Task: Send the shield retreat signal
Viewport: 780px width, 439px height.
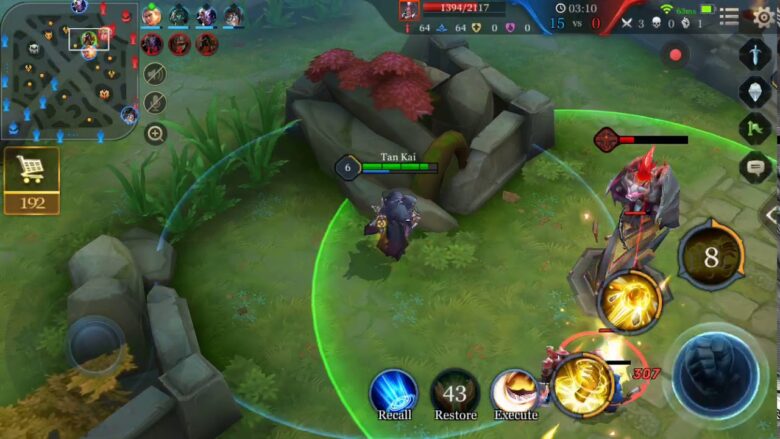Action: 755,91
